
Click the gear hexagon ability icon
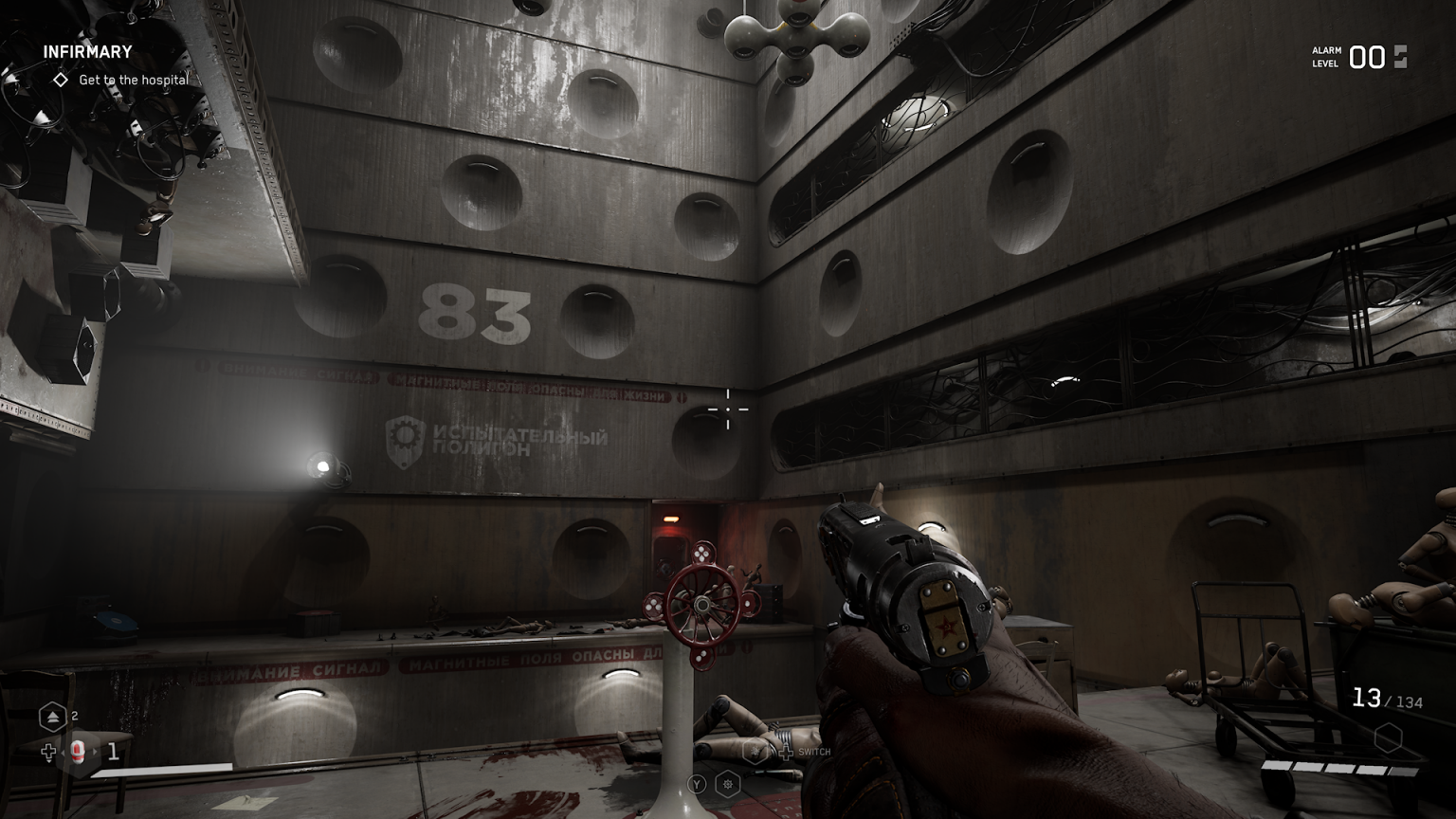tap(728, 784)
